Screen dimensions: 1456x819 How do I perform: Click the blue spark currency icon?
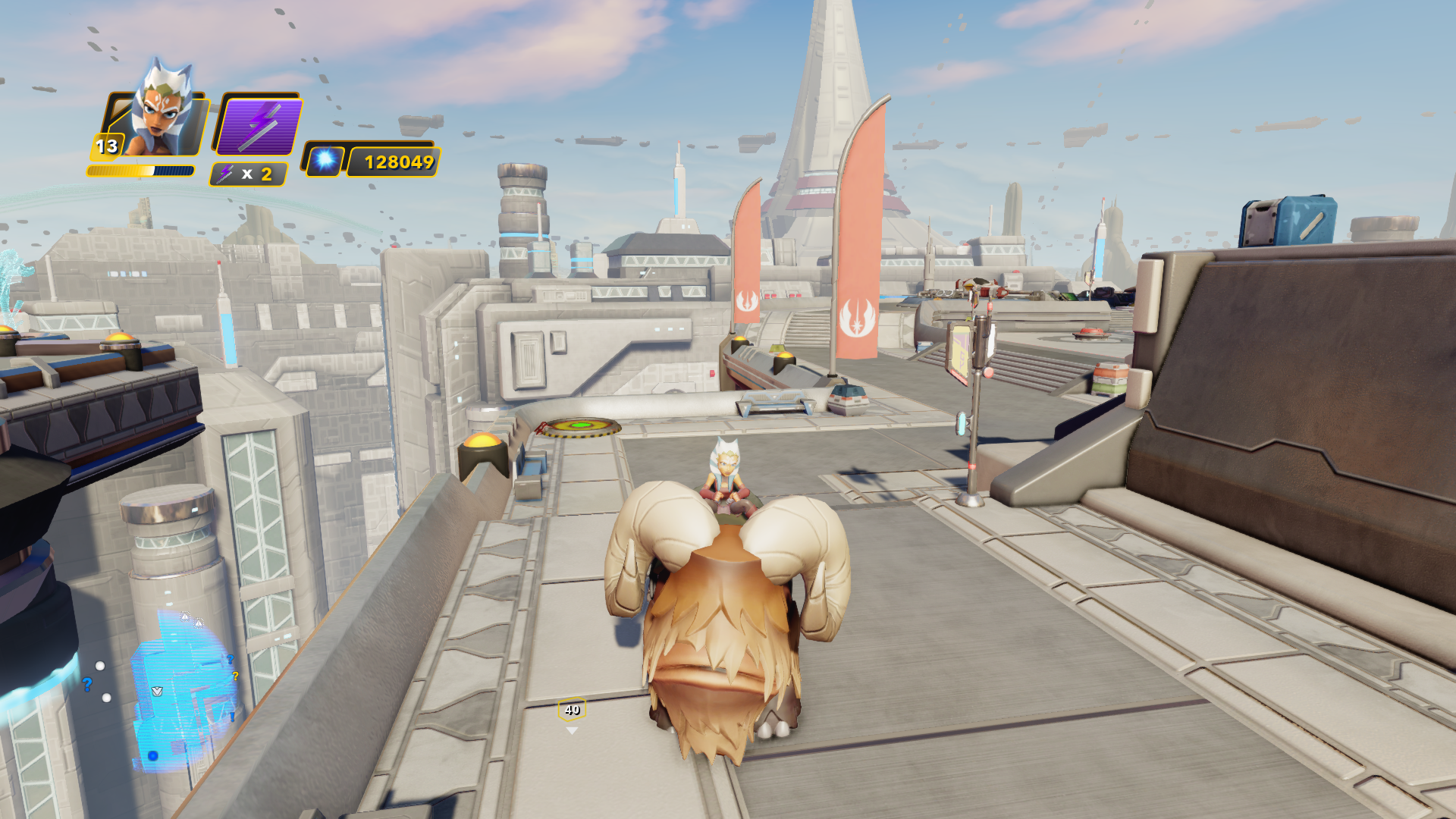(x=326, y=160)
